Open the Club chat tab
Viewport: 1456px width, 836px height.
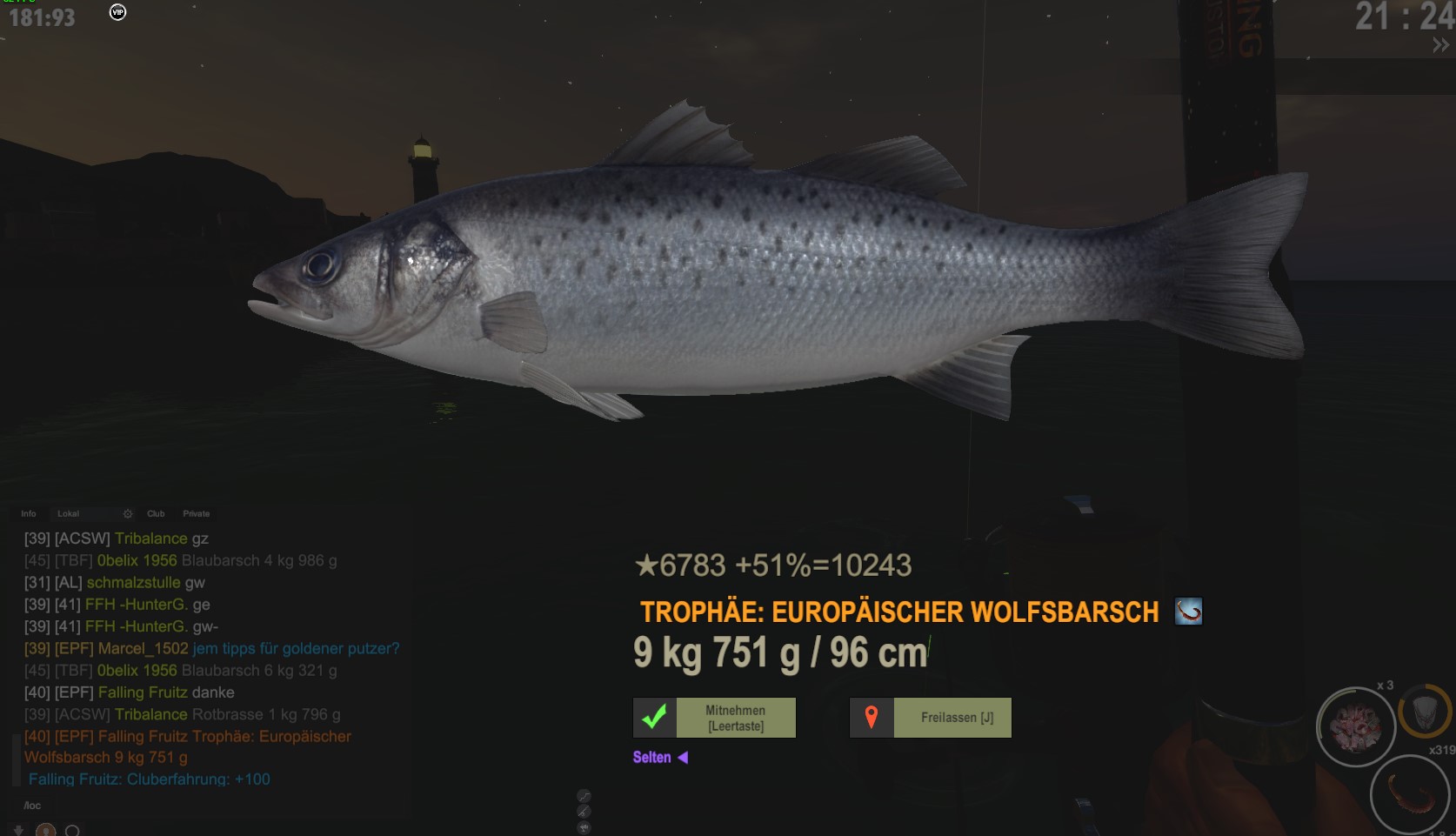(x=157, y=514)
